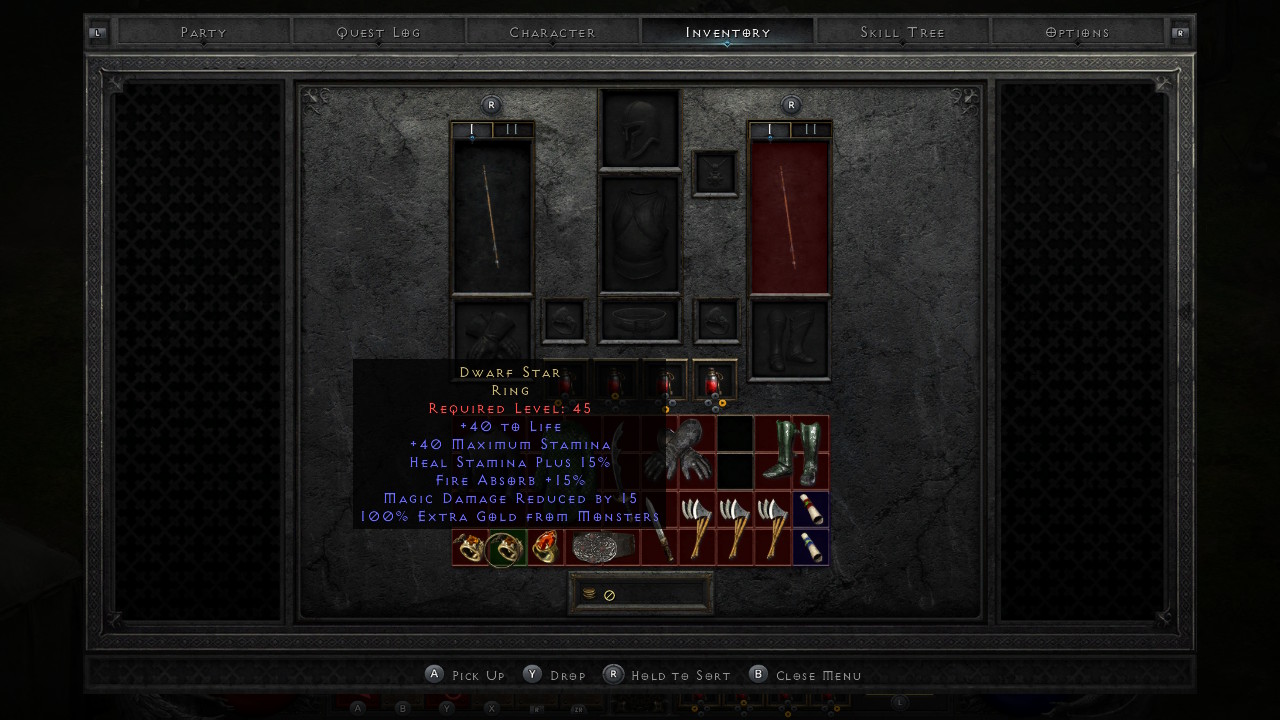Select the empty helmet equipment slot
The width and height of the screenshot is (1280, 720).
640,128
